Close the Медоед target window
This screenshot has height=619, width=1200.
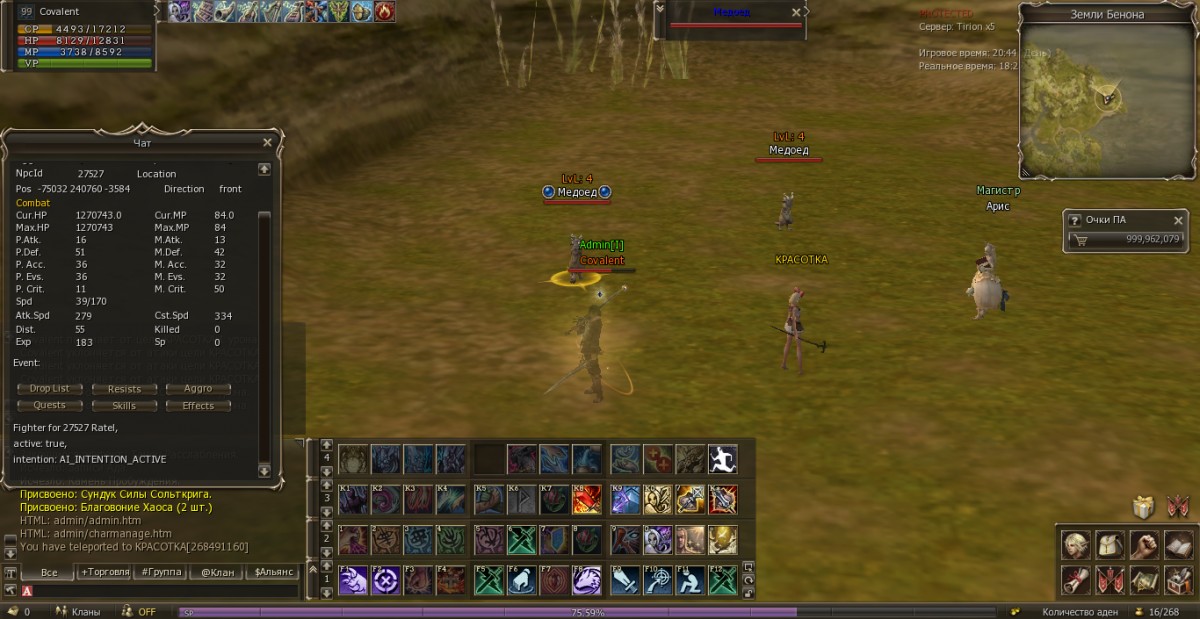(x=796, y=12)
